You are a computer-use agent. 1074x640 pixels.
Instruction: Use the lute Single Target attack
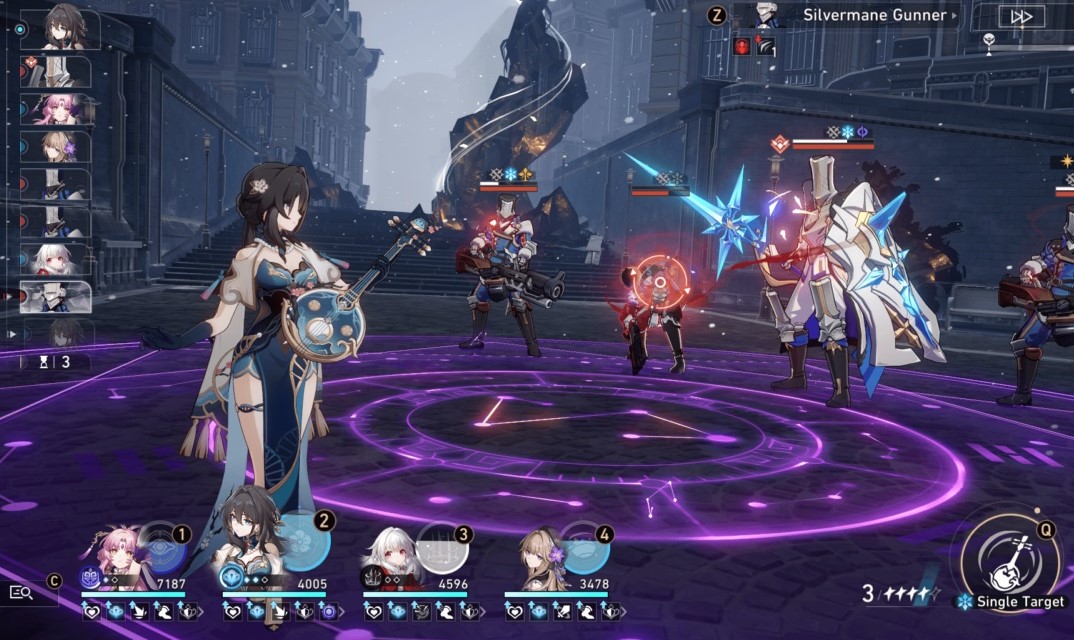[1009, 563]
